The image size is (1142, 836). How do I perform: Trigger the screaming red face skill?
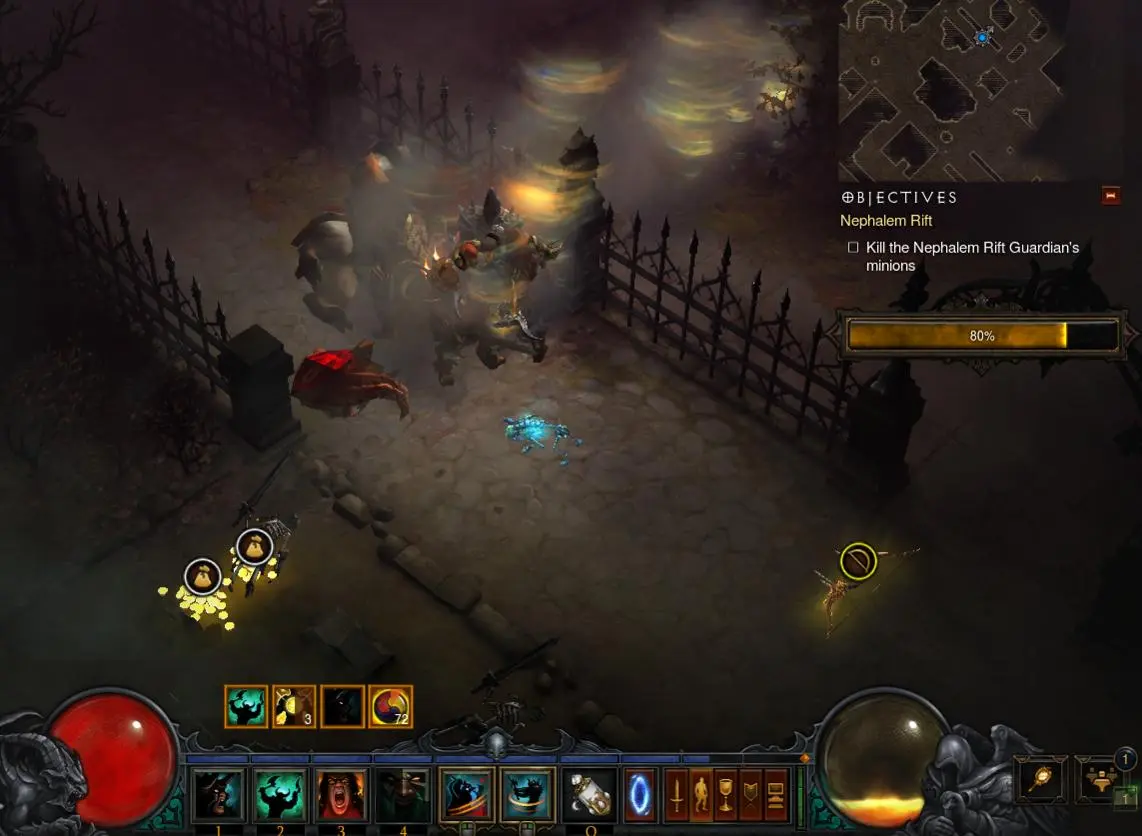[341, 795]
